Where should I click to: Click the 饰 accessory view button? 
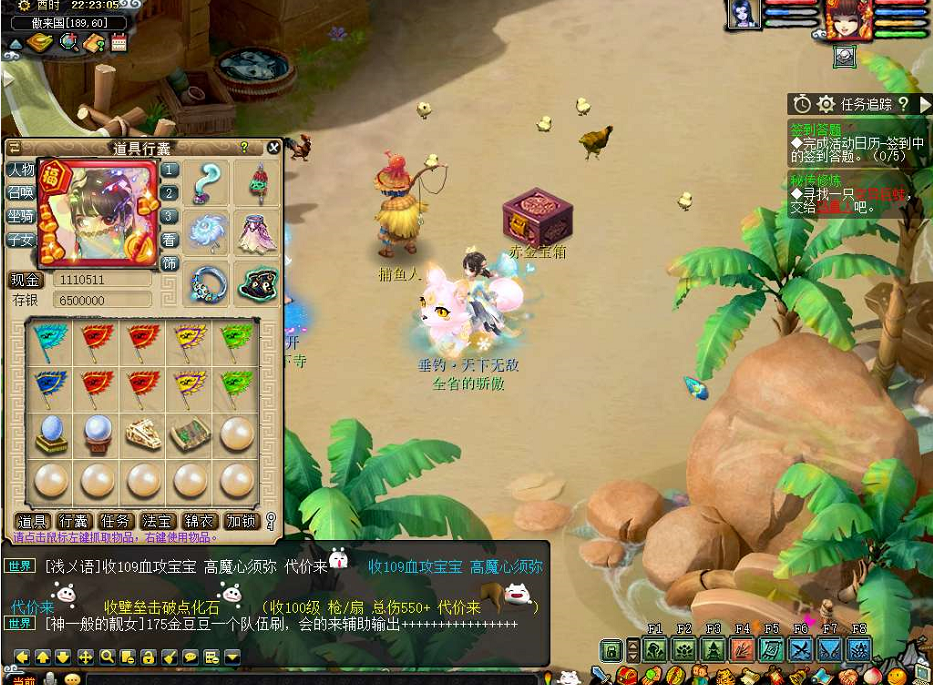pyautogui.click(x=170, y=264)
